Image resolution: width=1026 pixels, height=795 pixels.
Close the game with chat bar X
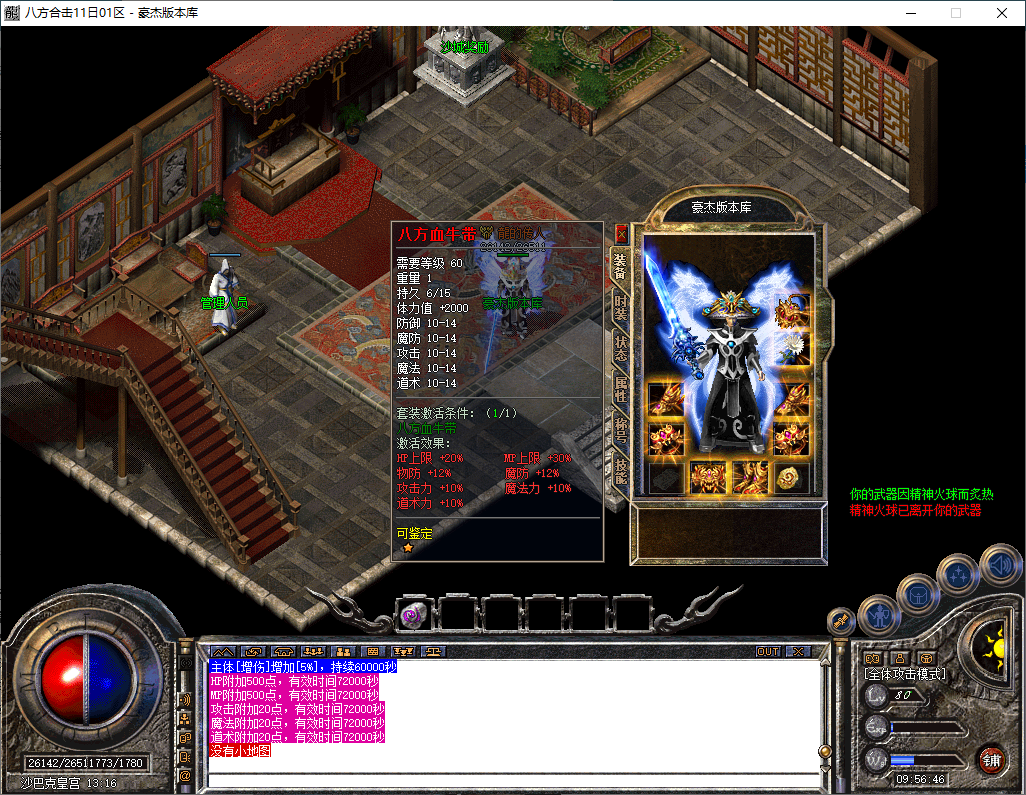pos(797,651)
